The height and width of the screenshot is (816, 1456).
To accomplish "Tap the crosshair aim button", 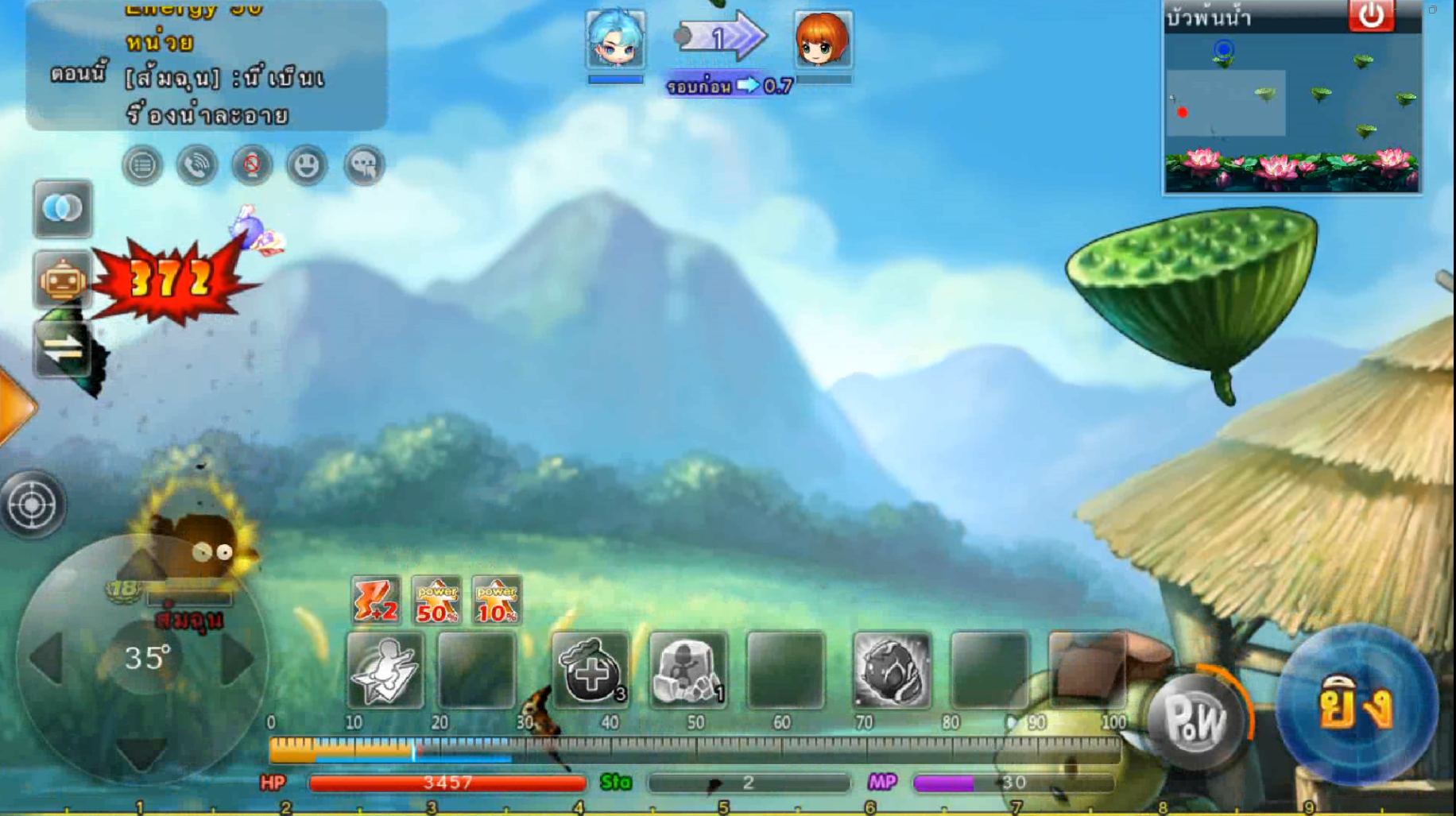I will [x=32, y=505].
